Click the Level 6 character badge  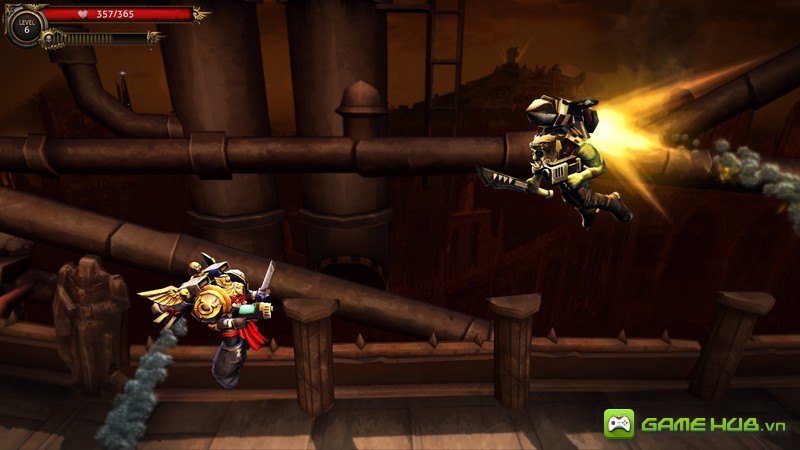26,26
